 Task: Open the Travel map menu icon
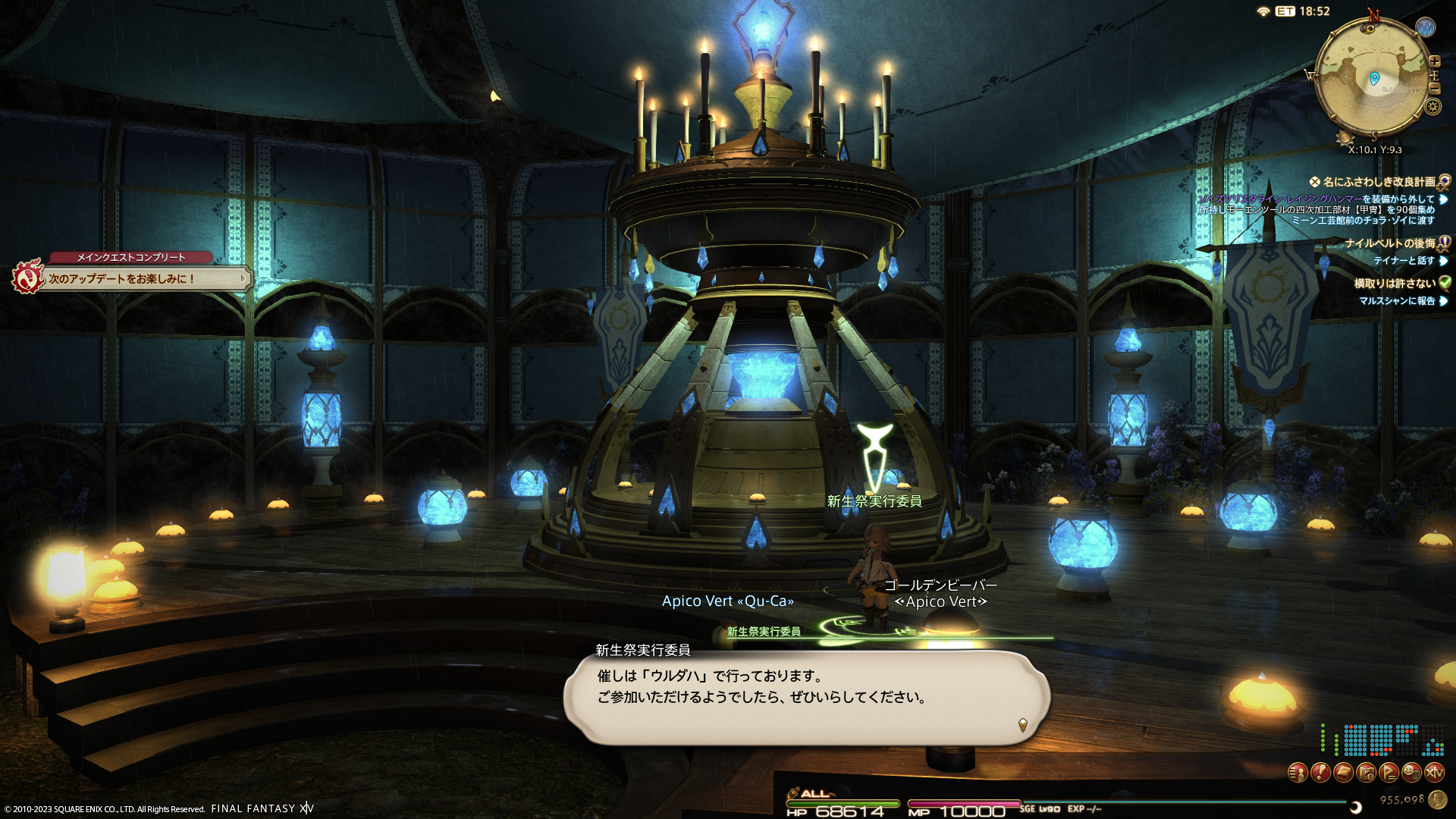click(x=1366, y=773)
